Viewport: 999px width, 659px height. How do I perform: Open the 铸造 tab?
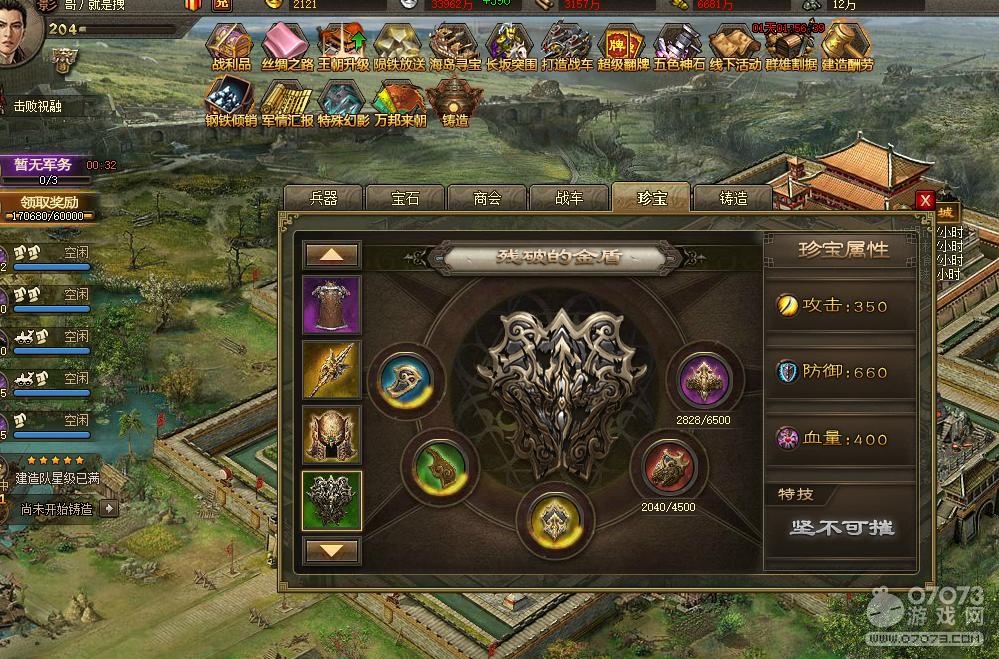(x=733, y=198)
